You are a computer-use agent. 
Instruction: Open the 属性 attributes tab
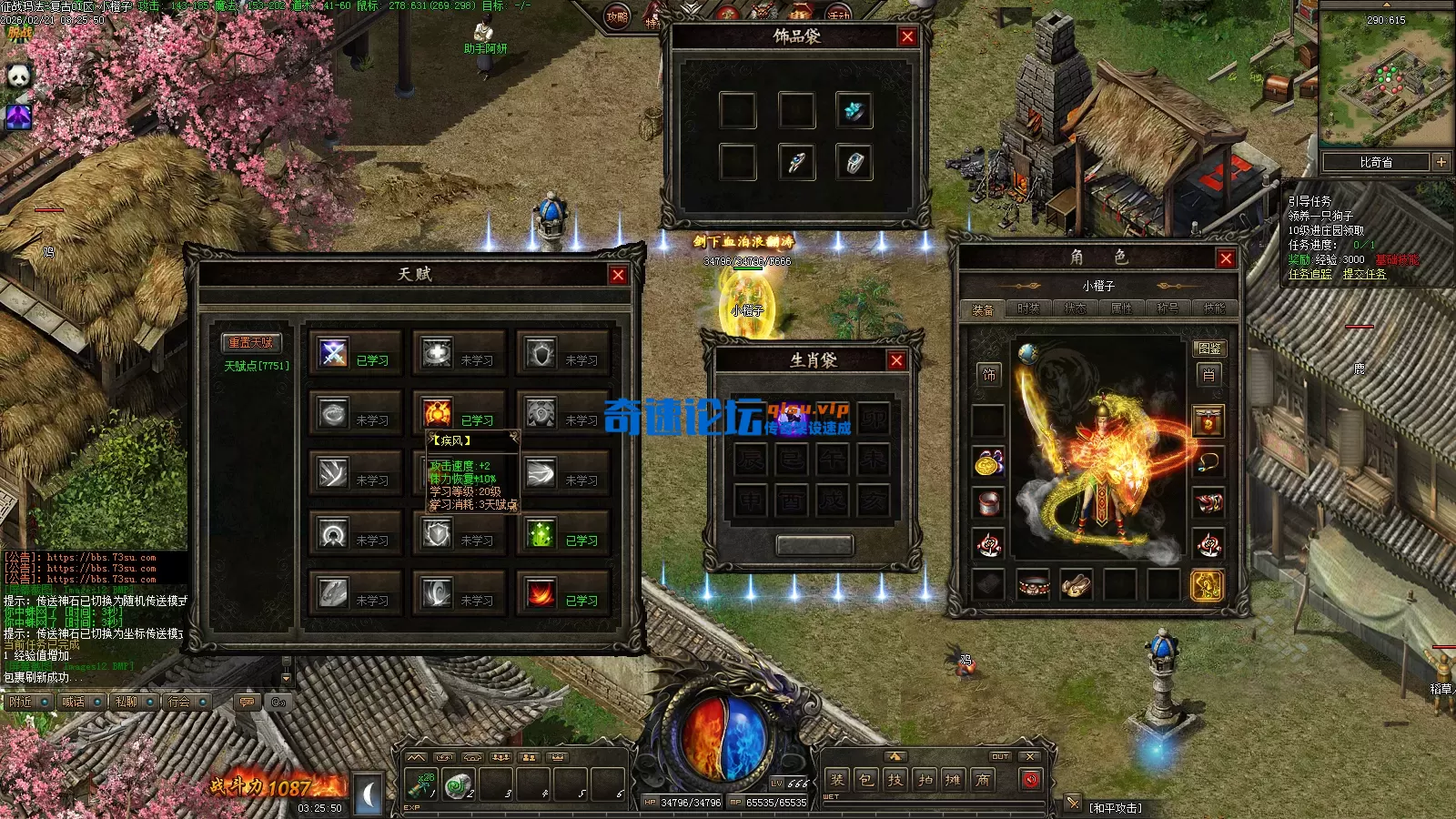pos(1121,309)
